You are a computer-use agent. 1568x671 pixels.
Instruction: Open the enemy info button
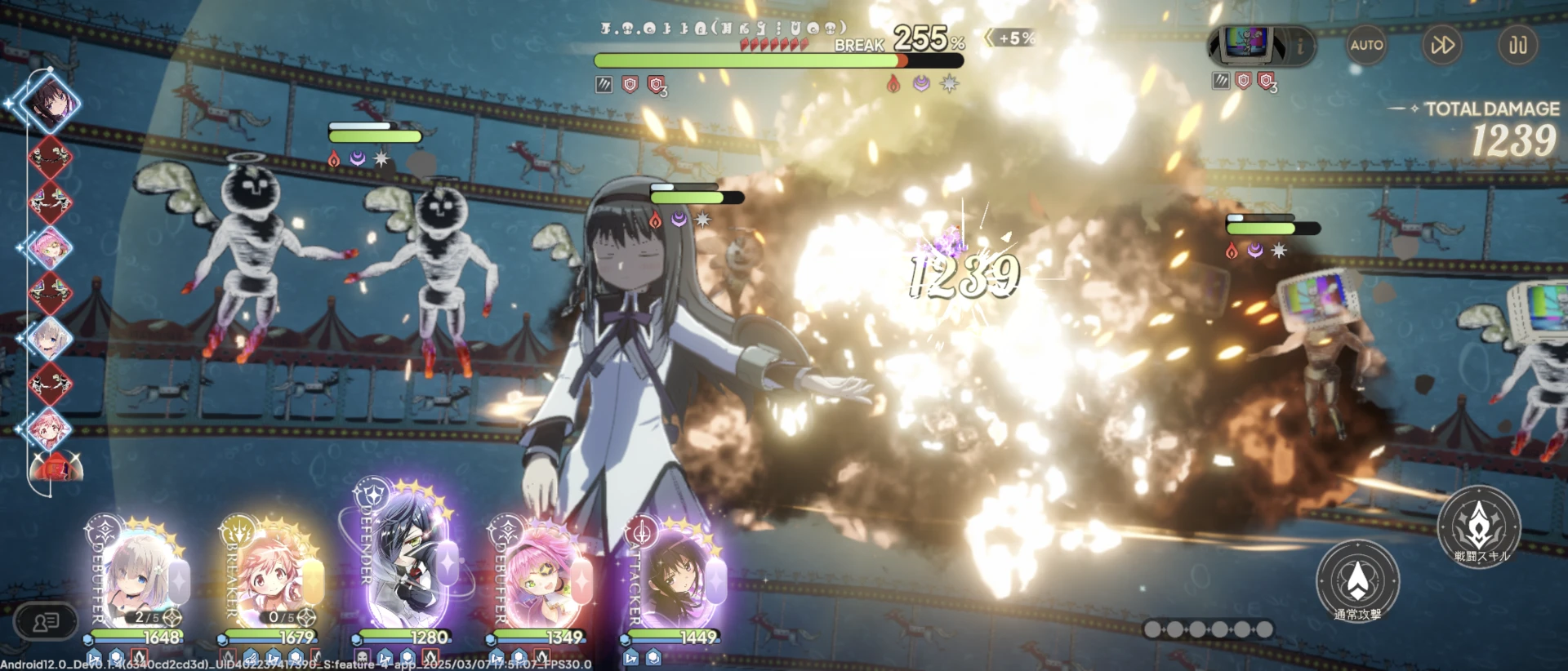point(1300,46)
